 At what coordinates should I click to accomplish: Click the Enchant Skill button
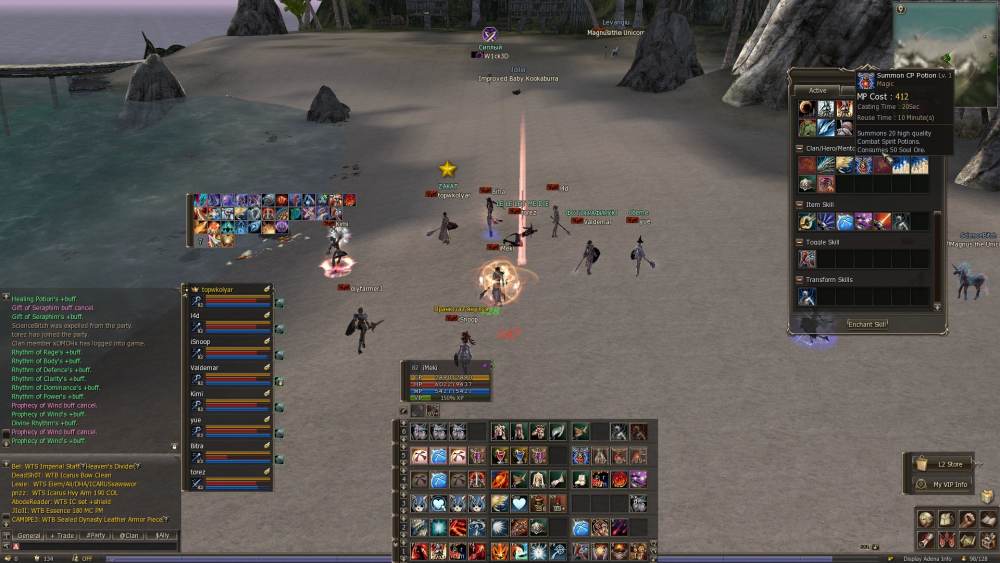point(867,324)
